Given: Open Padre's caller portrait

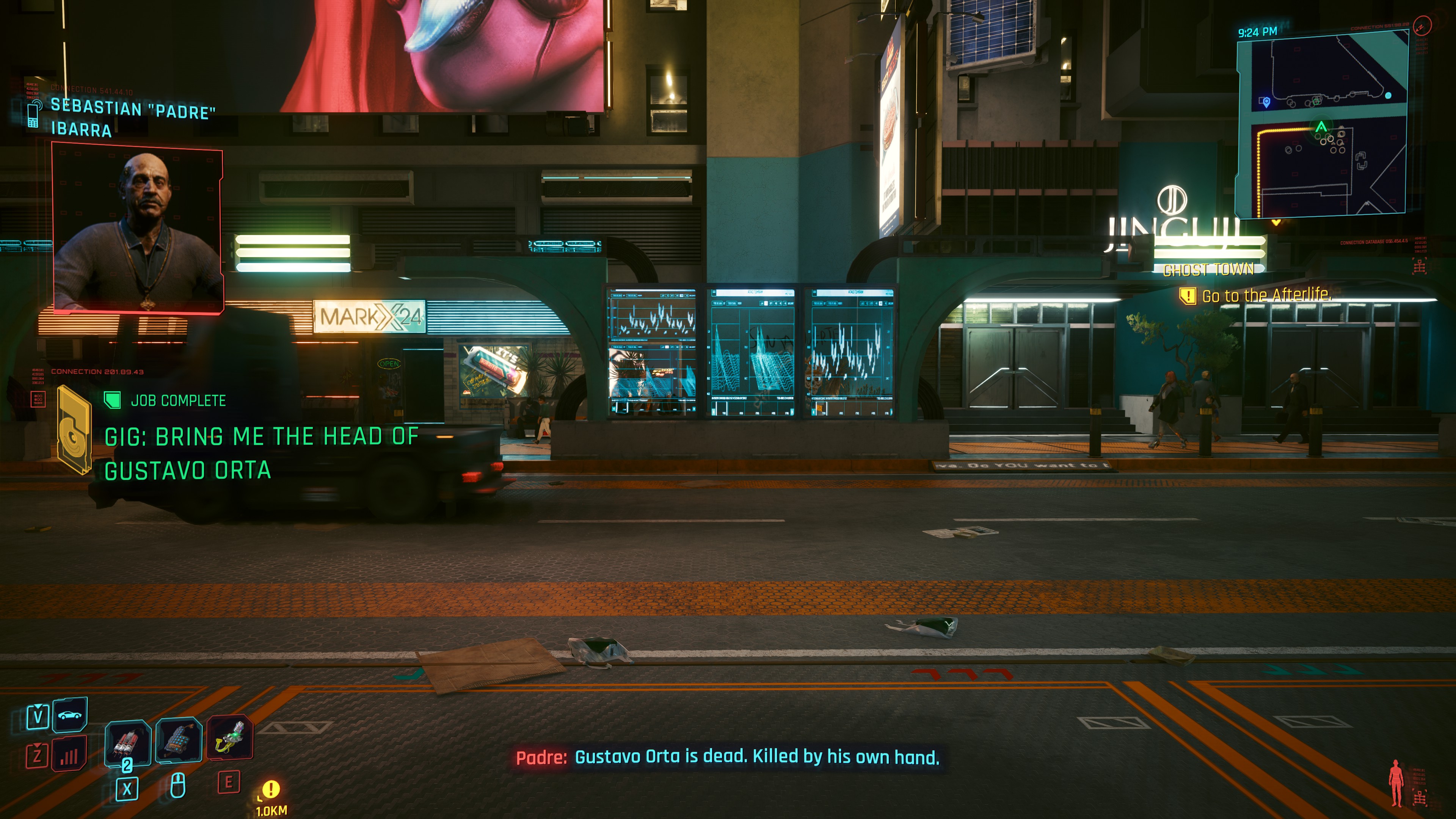Looking at the screenshot, I should (137, 228).
